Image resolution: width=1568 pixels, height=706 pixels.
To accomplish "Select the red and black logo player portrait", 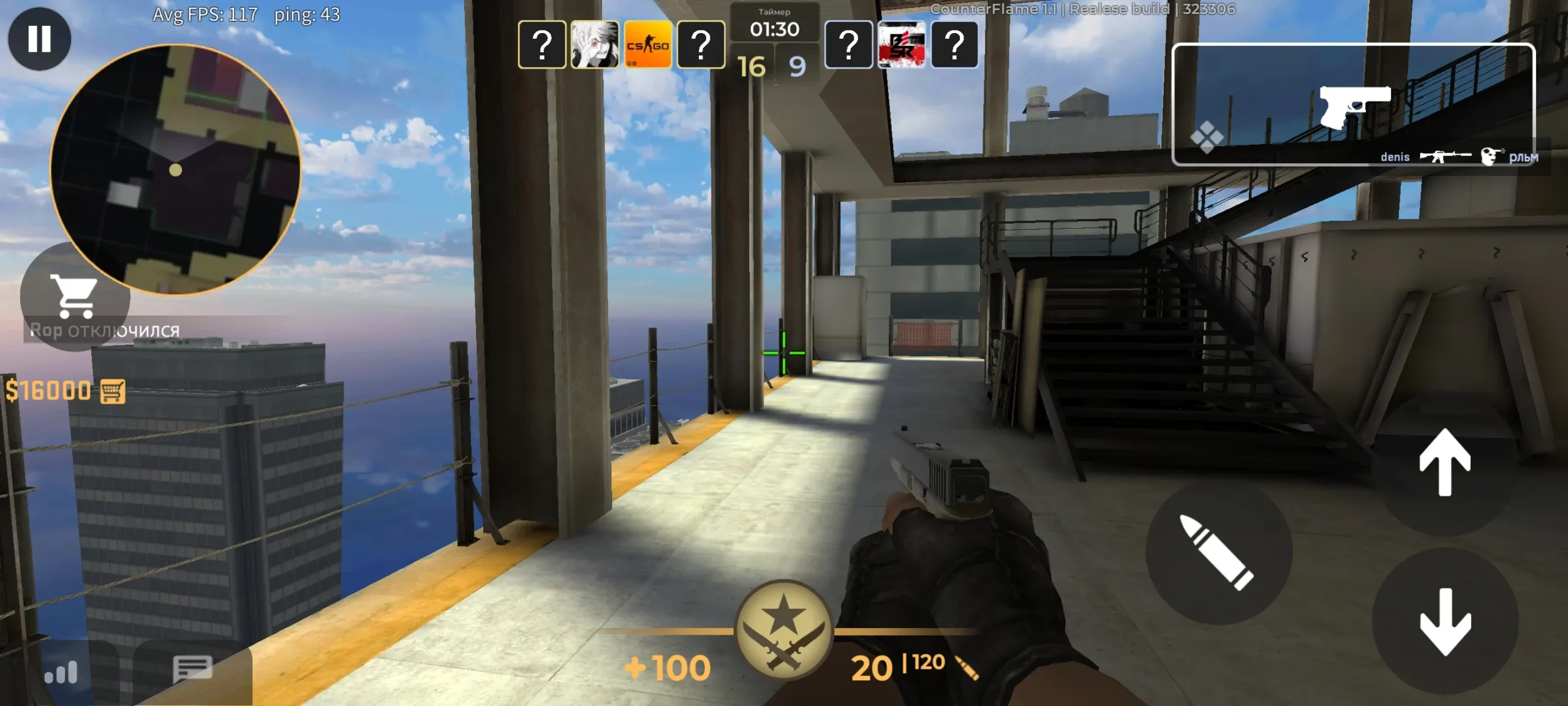I will pos(901,45).
